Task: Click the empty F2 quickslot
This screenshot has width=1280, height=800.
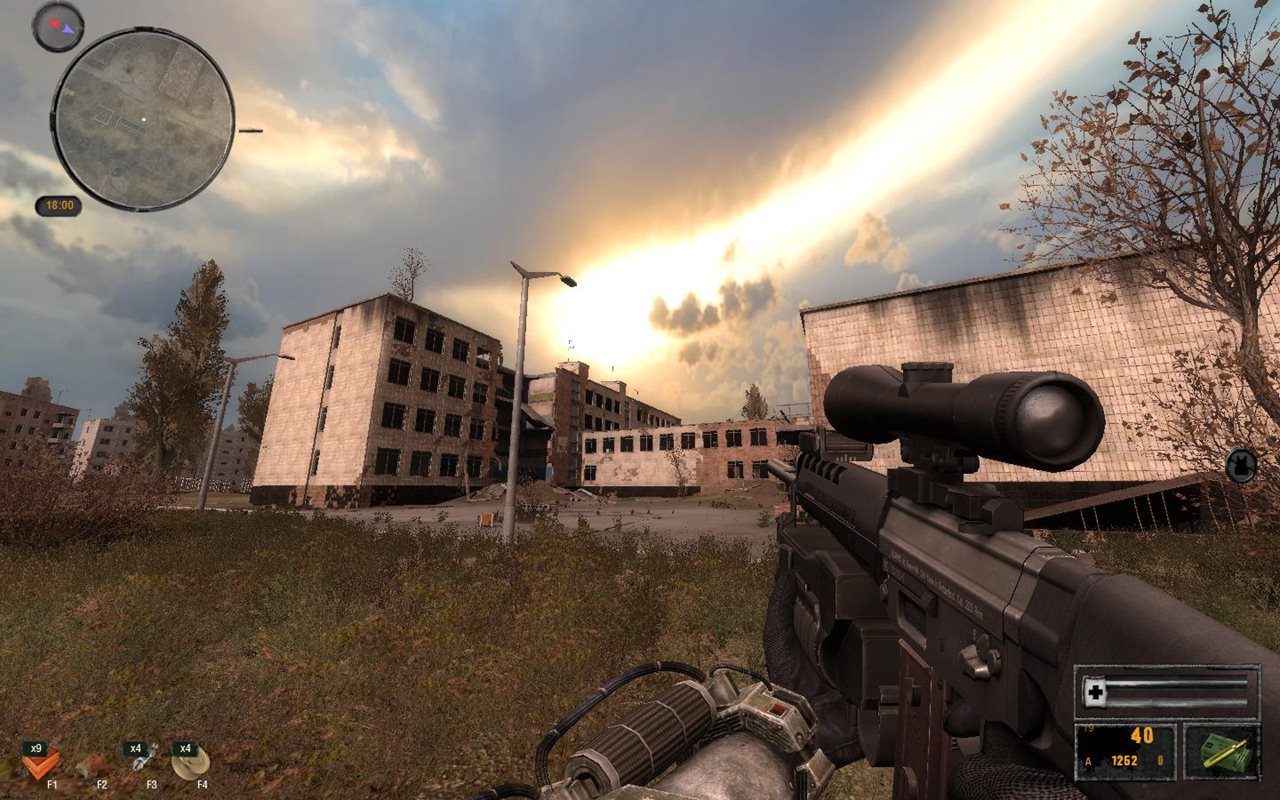Action: click(x=100, y=762)
